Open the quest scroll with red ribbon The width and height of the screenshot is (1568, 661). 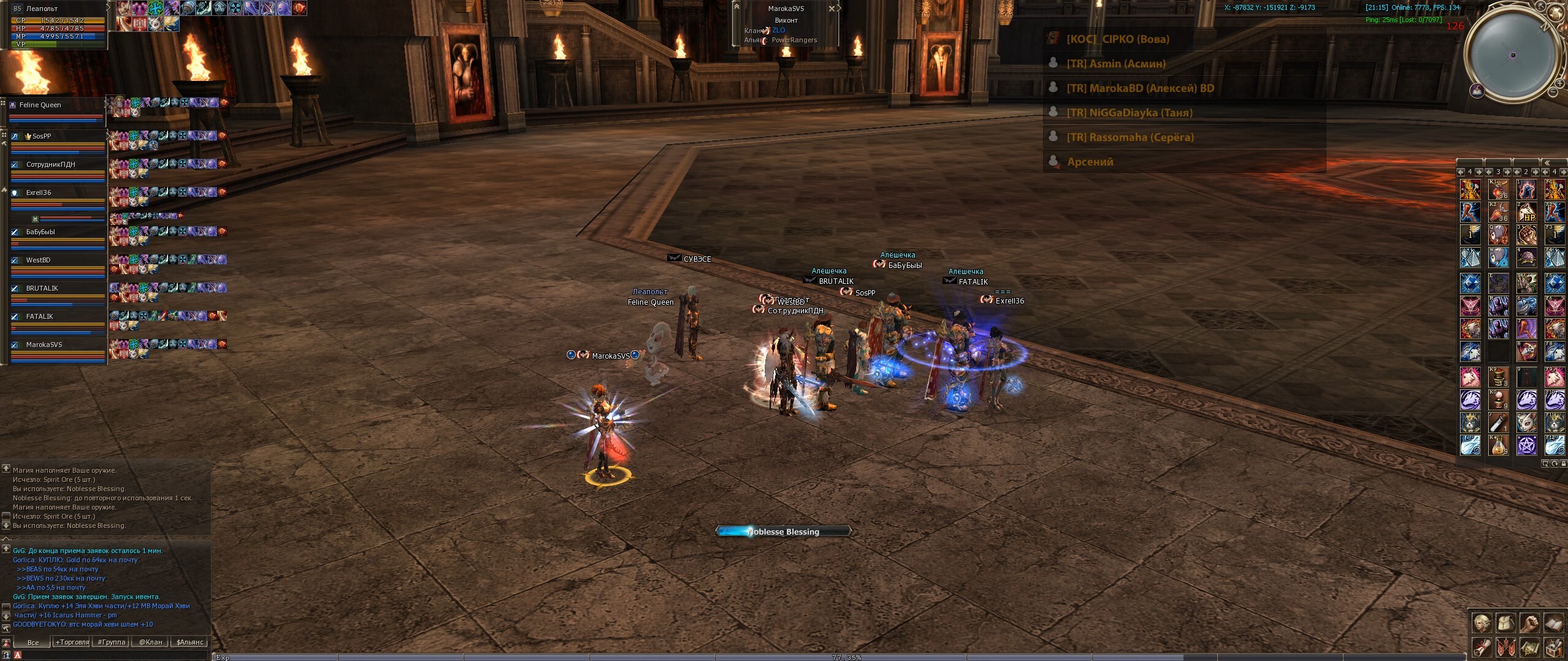[x=1482, y=648]
